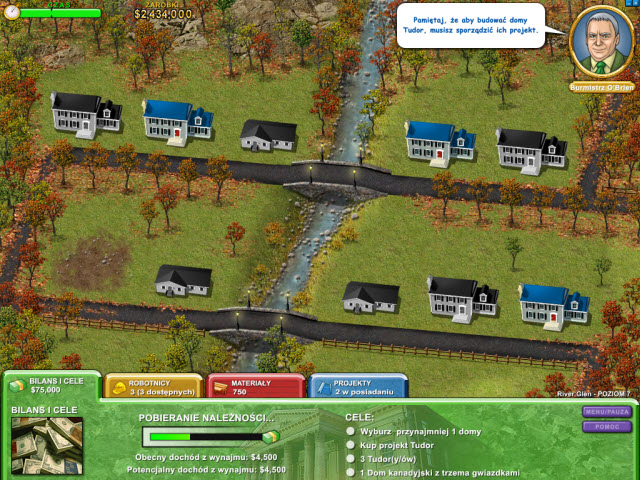Viewport: 640px width, 480px height.
Task: Open the Bilans i Cele tab
Action: [x=50, y=386]
